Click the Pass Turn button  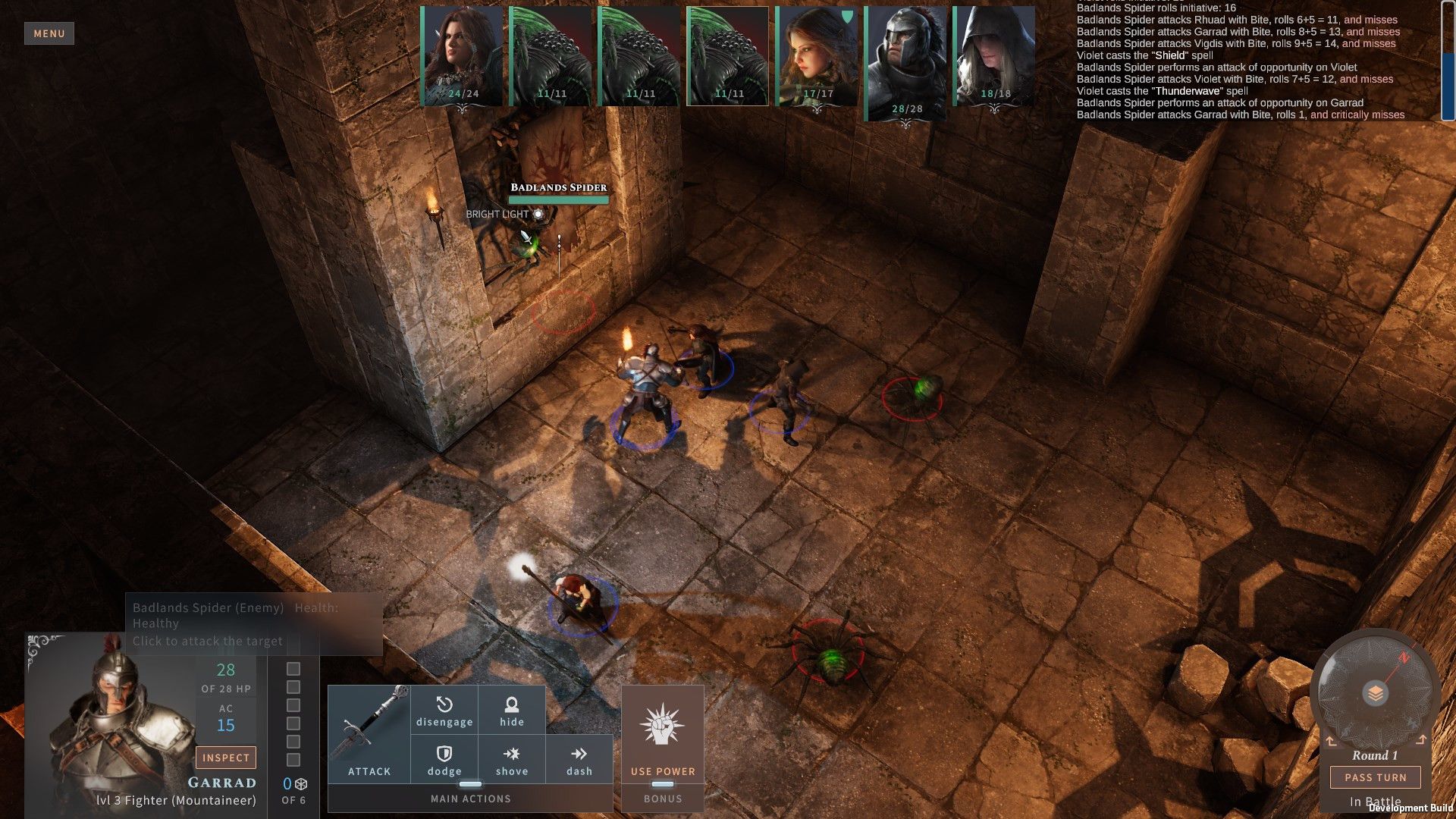[1374, 777]
